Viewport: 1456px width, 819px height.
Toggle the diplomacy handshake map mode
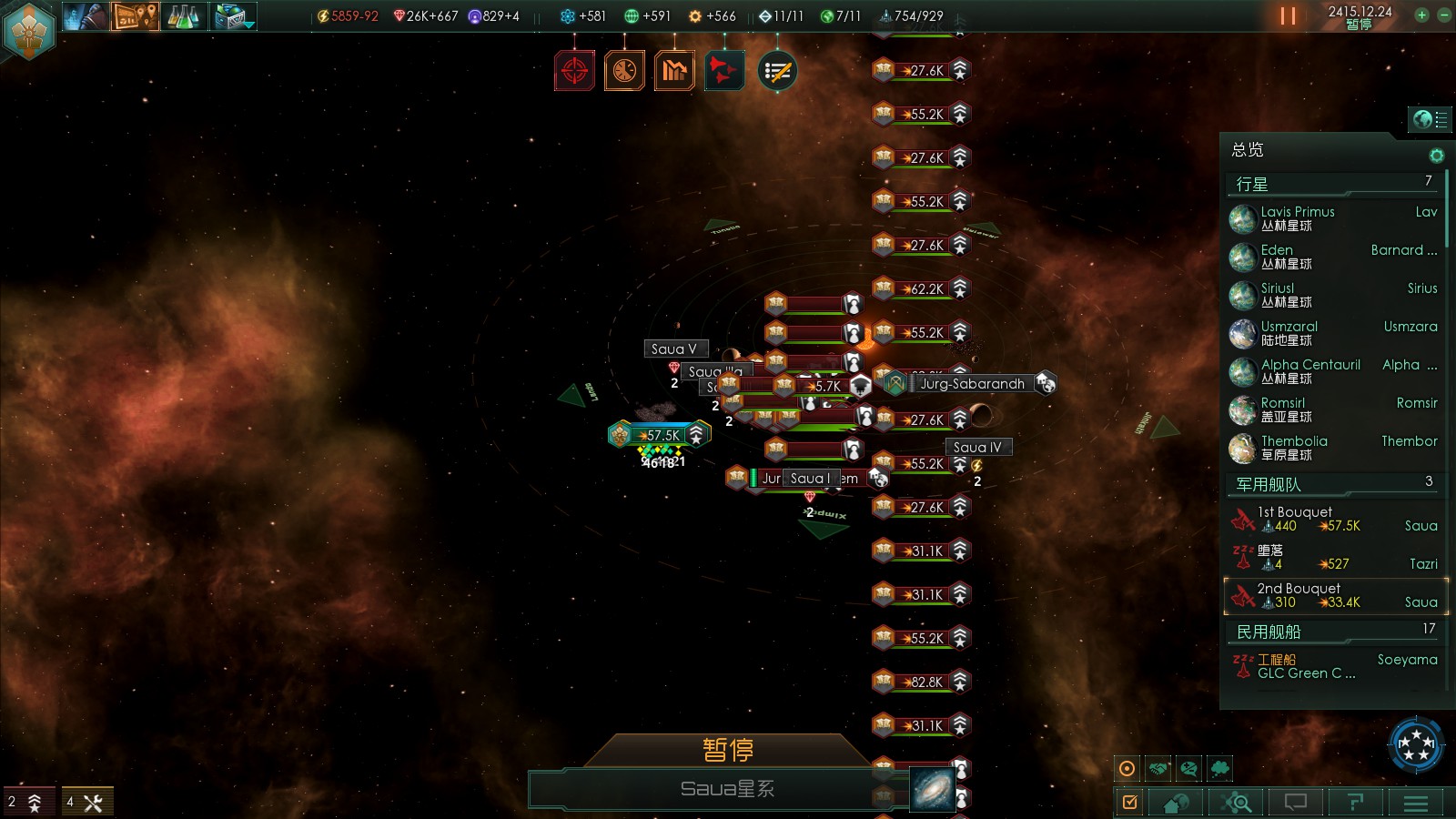click(x=1158, y=769)
